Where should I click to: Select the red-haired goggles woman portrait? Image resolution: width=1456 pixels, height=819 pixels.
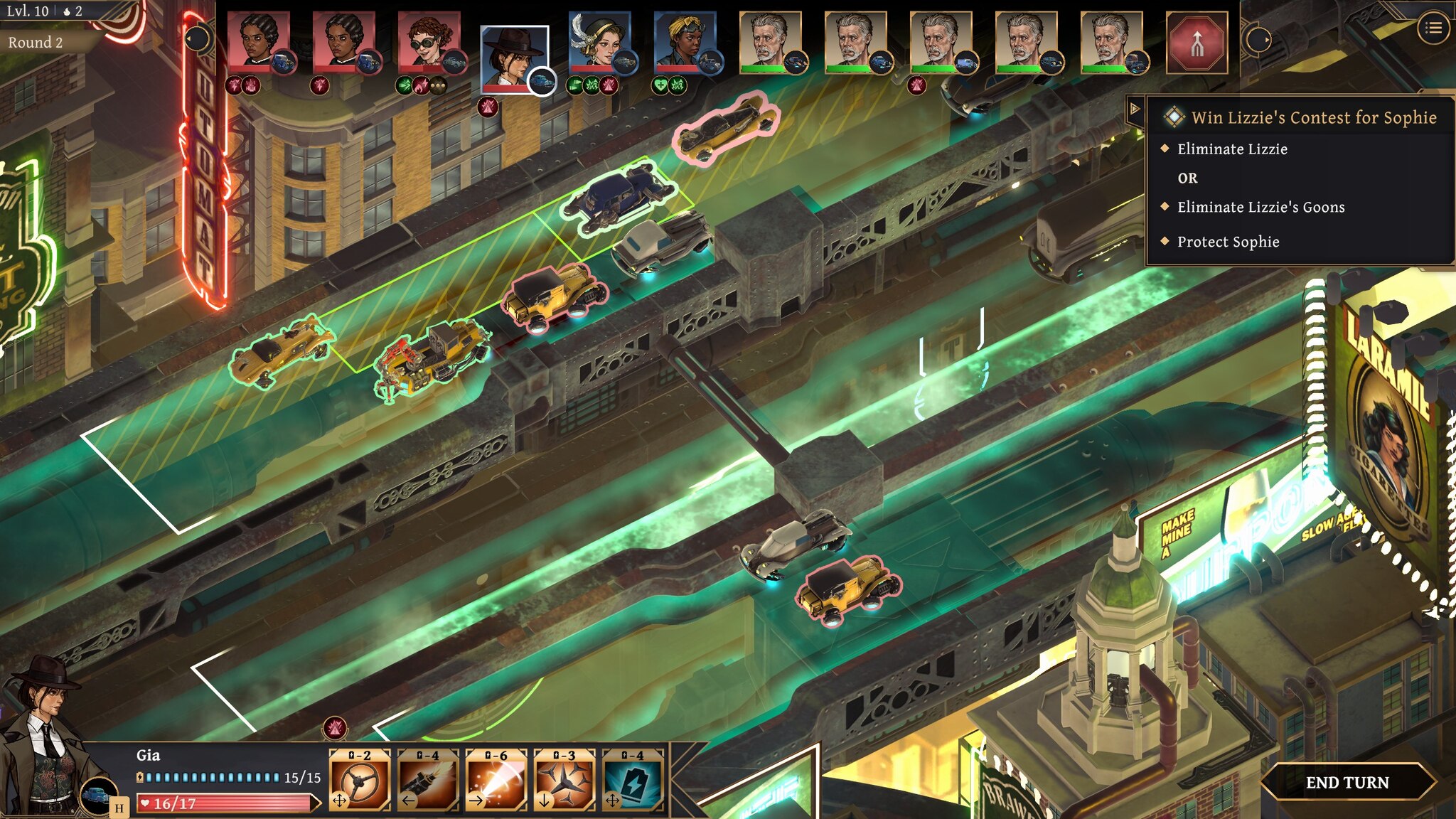pyautogui.click(x=429, y=41)
